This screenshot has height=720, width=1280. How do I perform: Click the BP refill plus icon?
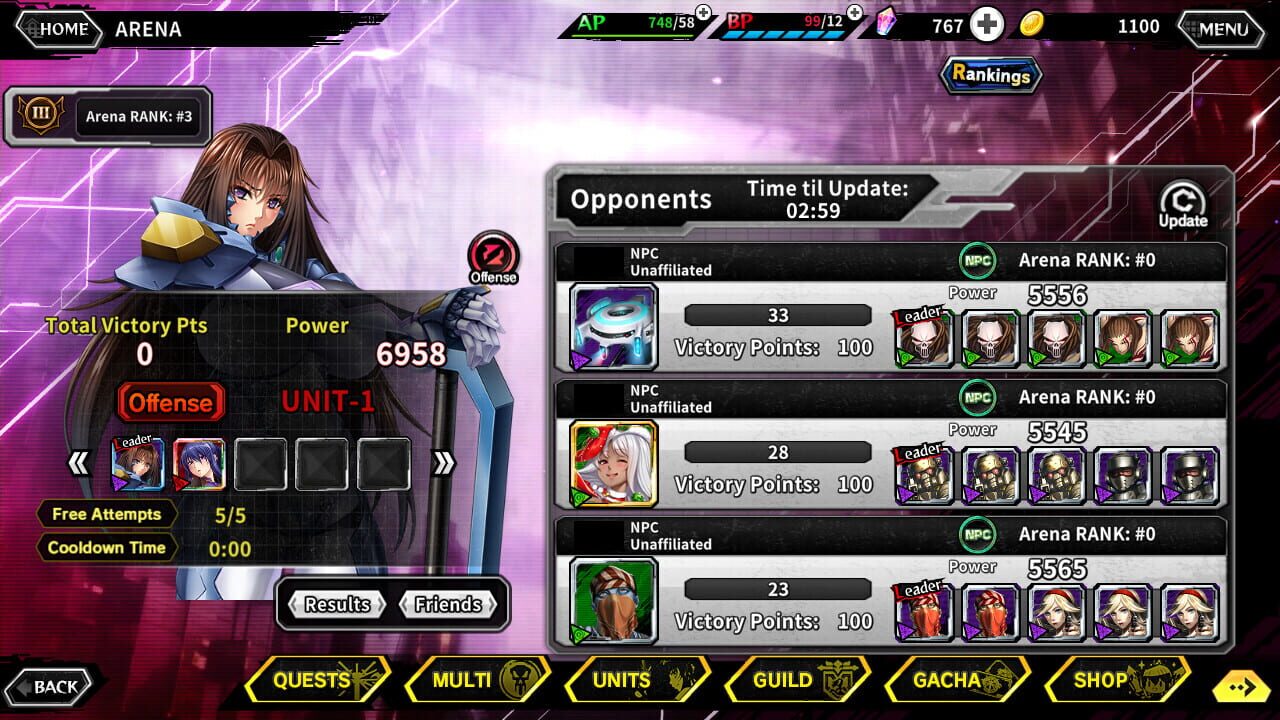852,14
